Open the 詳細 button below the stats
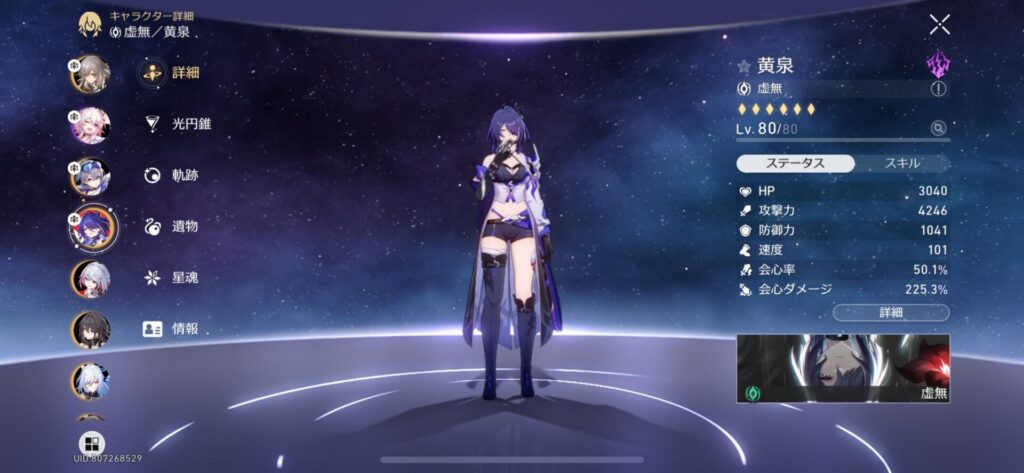 coord(891,313)
